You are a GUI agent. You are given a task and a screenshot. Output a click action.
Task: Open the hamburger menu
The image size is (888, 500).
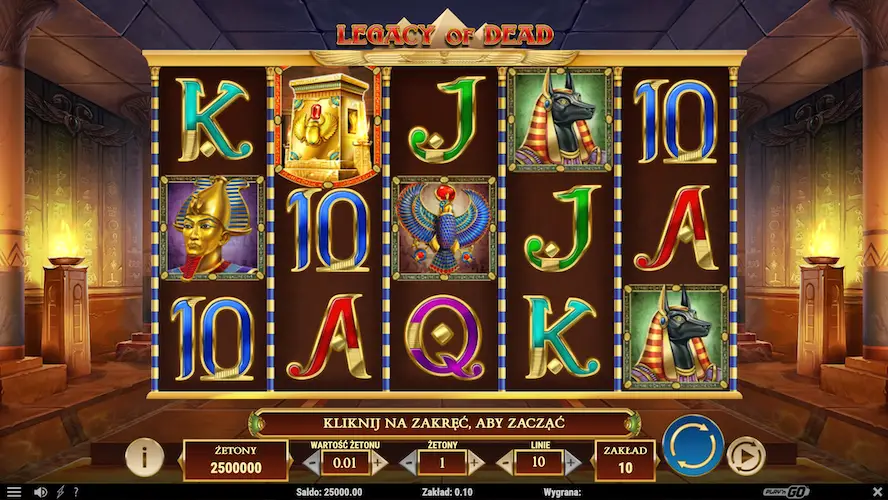coord(14,492)
